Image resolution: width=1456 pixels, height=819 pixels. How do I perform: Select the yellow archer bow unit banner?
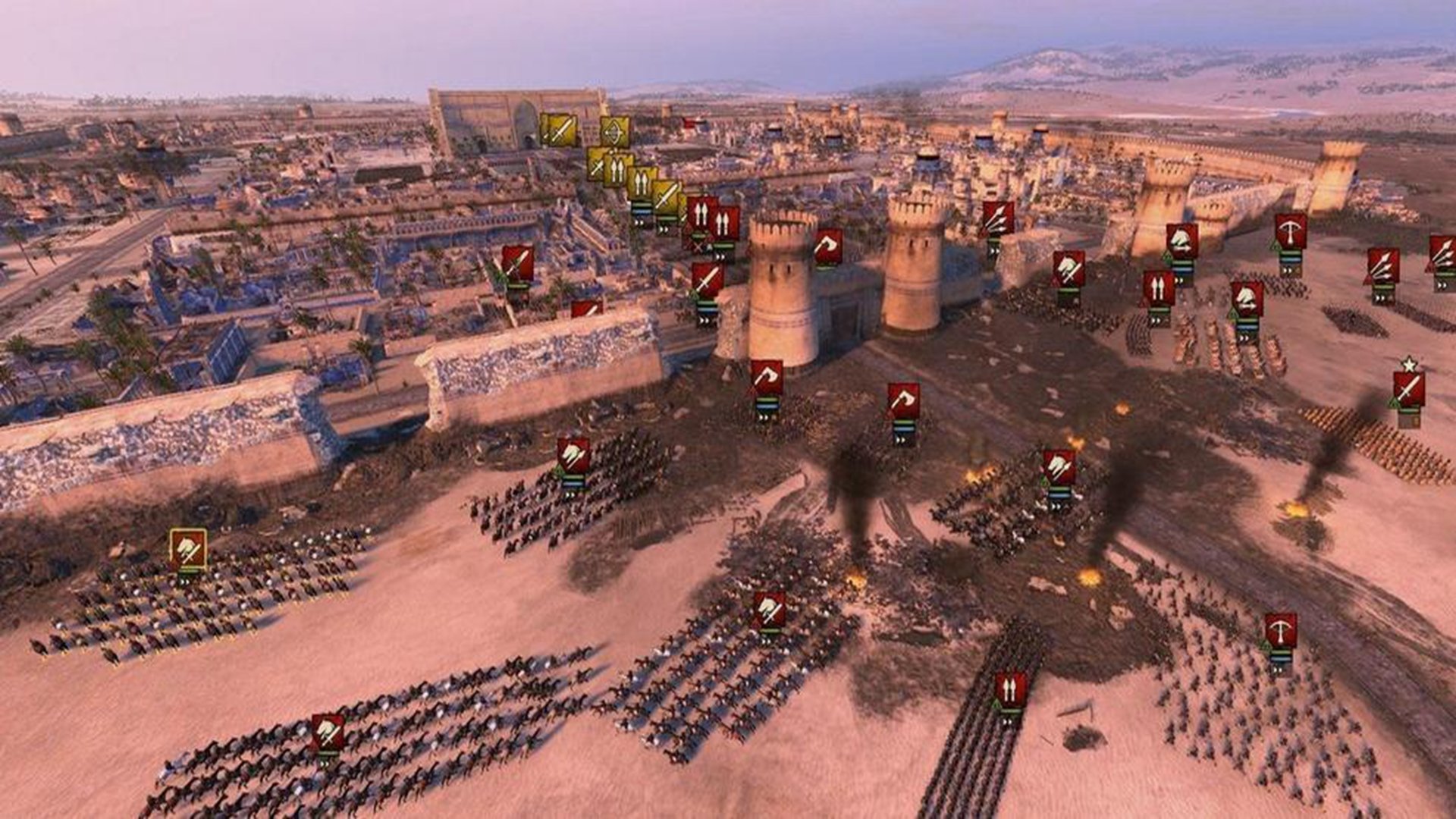pos(615,132)
